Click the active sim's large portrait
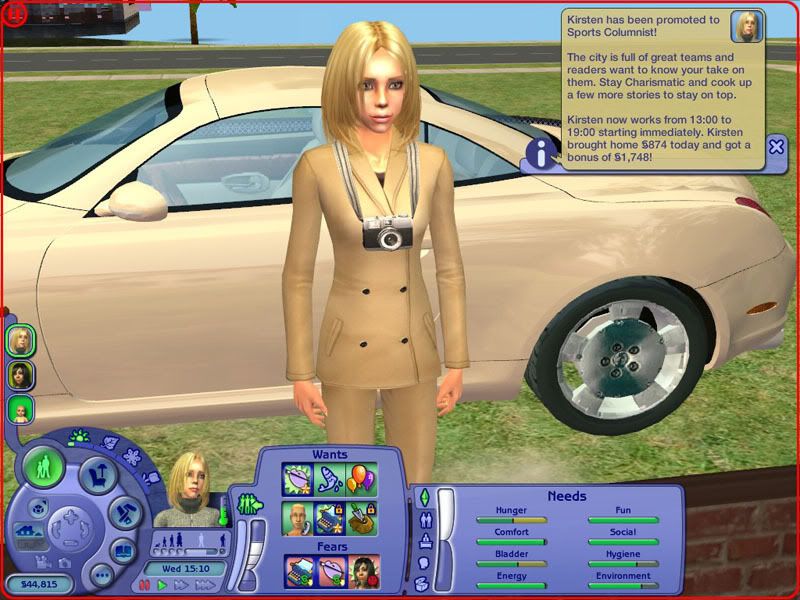This screenshot has height=600, width=800. pyautogui.click(x=190, y=491)
